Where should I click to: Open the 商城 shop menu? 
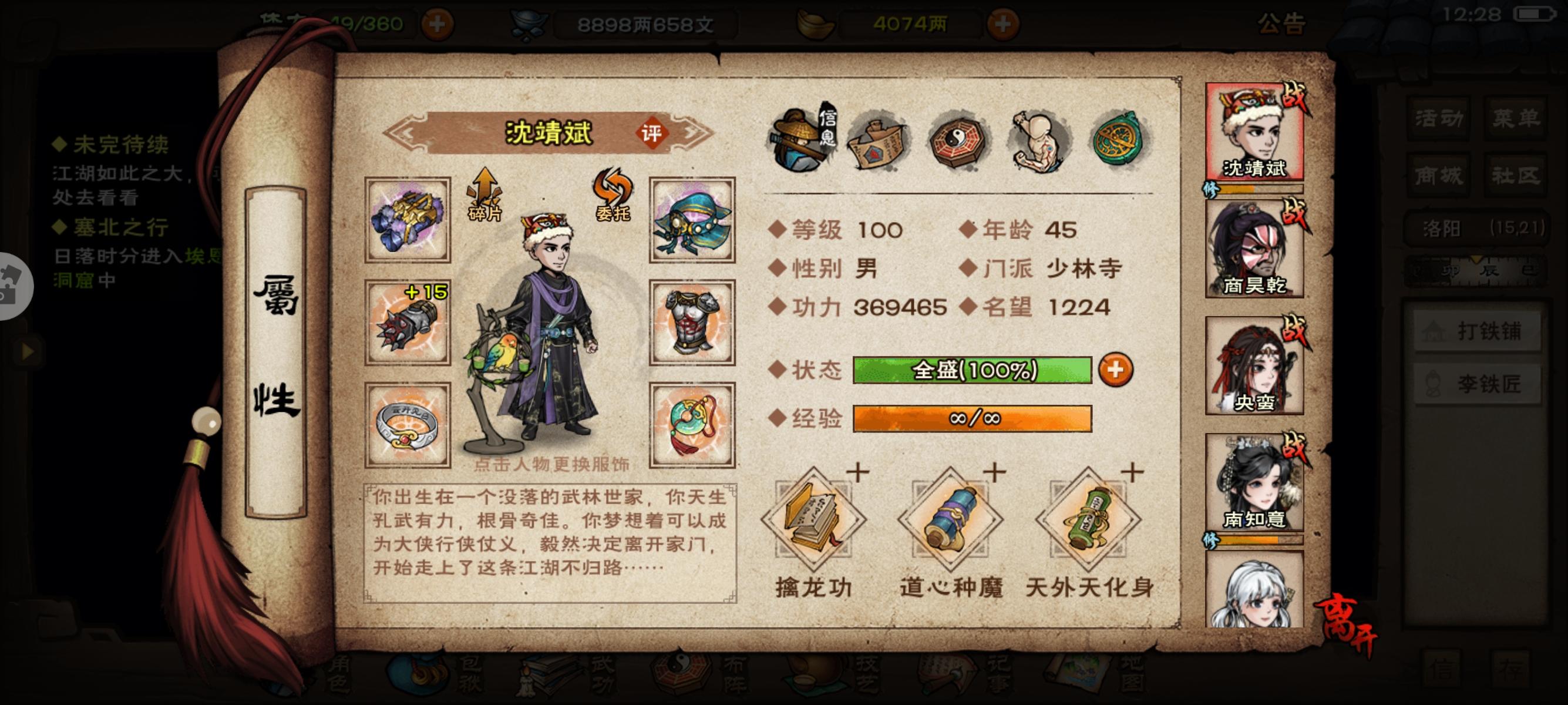tap(1438, 177)
